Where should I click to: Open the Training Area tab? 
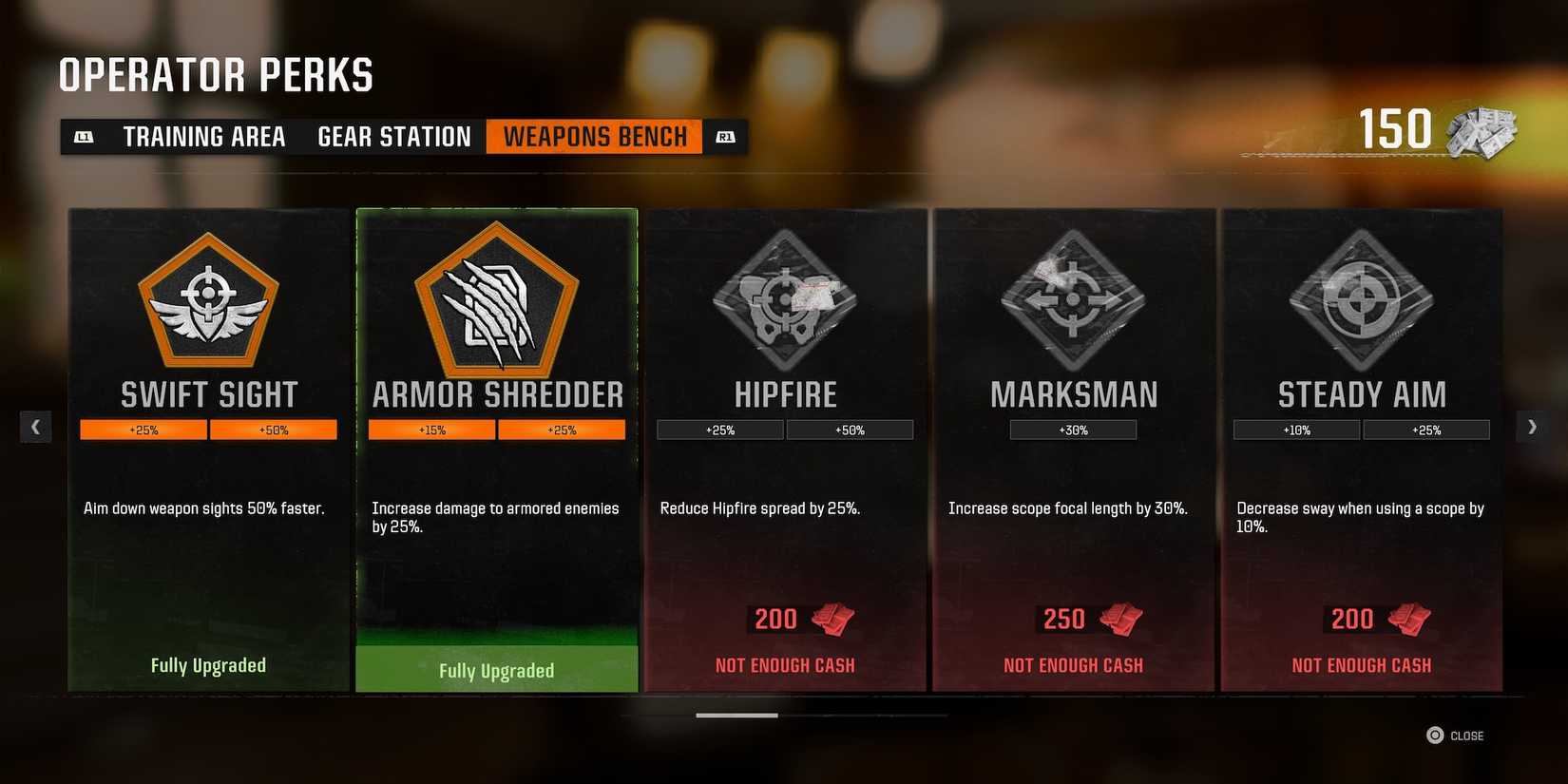coord(203,136)
